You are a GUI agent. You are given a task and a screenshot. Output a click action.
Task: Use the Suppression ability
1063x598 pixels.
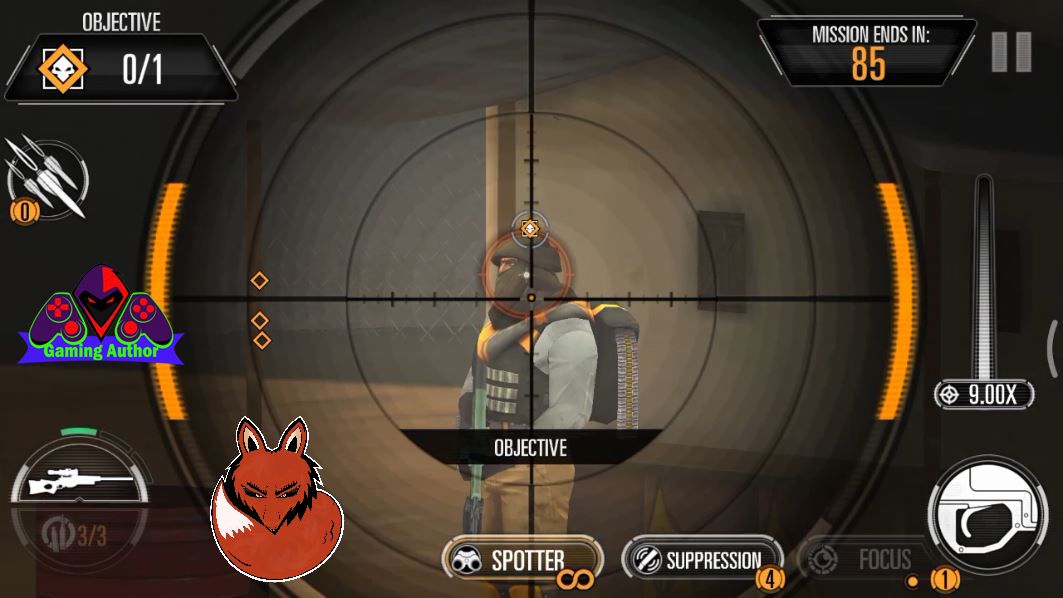point(701,560)
